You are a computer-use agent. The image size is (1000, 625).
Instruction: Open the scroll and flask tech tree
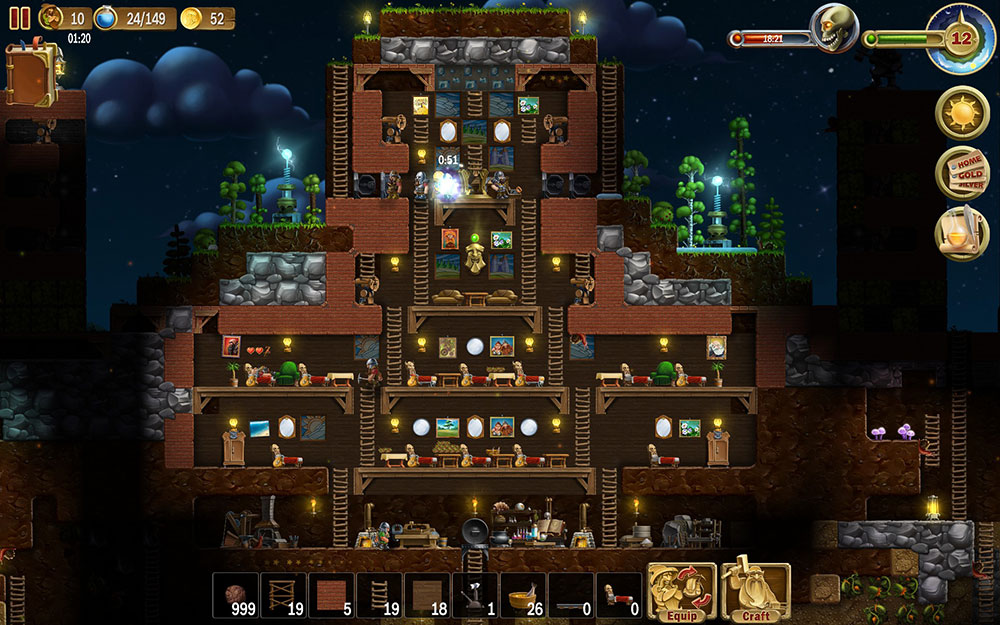coord(962,233)
